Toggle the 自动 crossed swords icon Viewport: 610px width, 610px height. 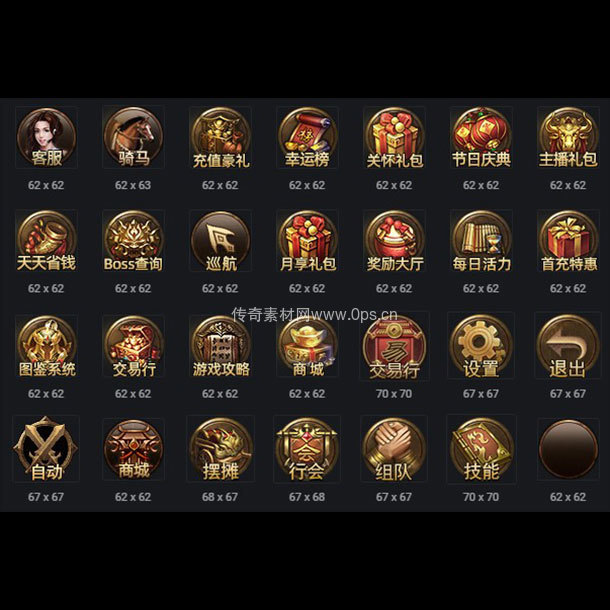[x=46, y=449]
